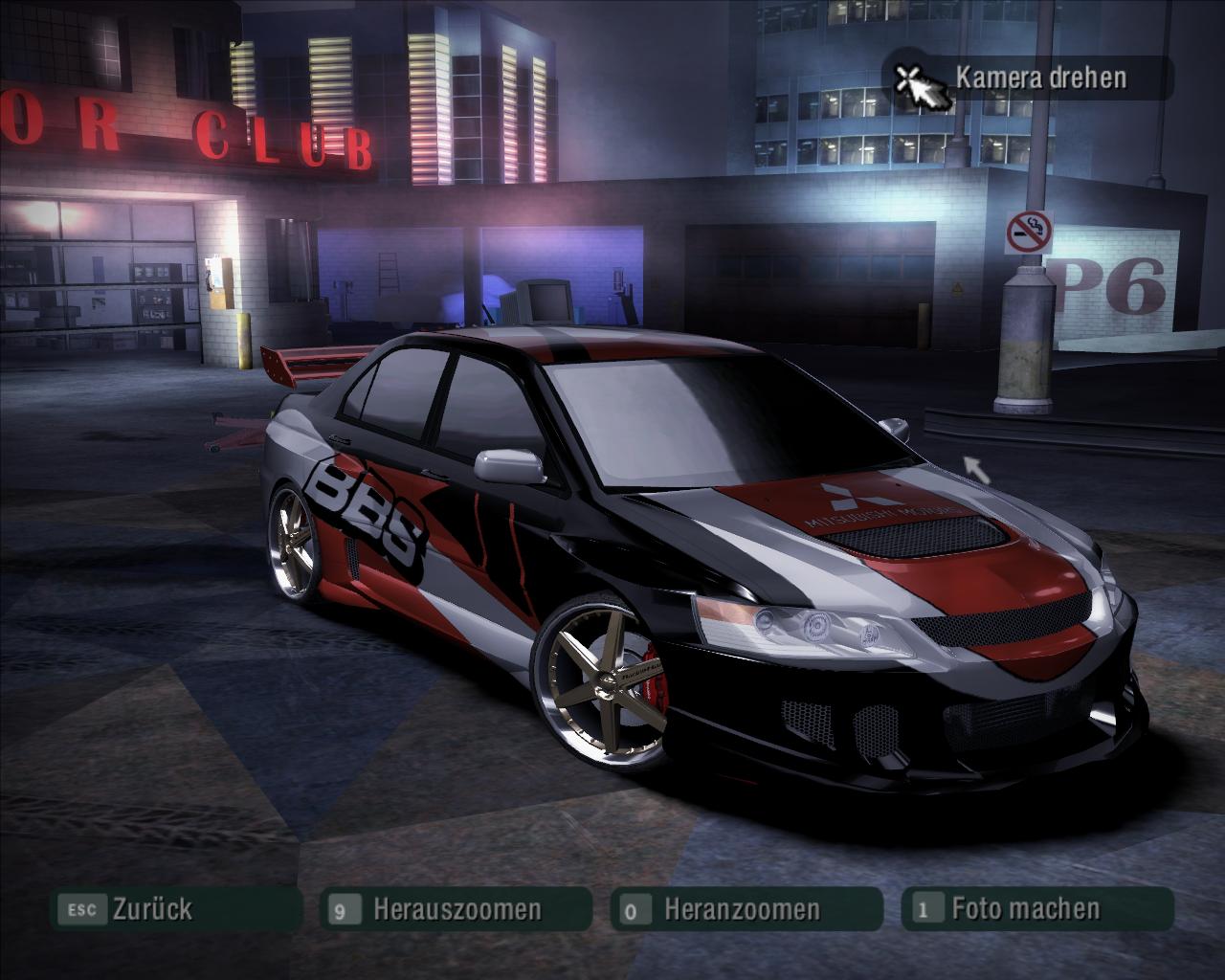Zoom out using Herauszoomen
The height and width of the screenshot is (980, 1225).
coord(457,909)
